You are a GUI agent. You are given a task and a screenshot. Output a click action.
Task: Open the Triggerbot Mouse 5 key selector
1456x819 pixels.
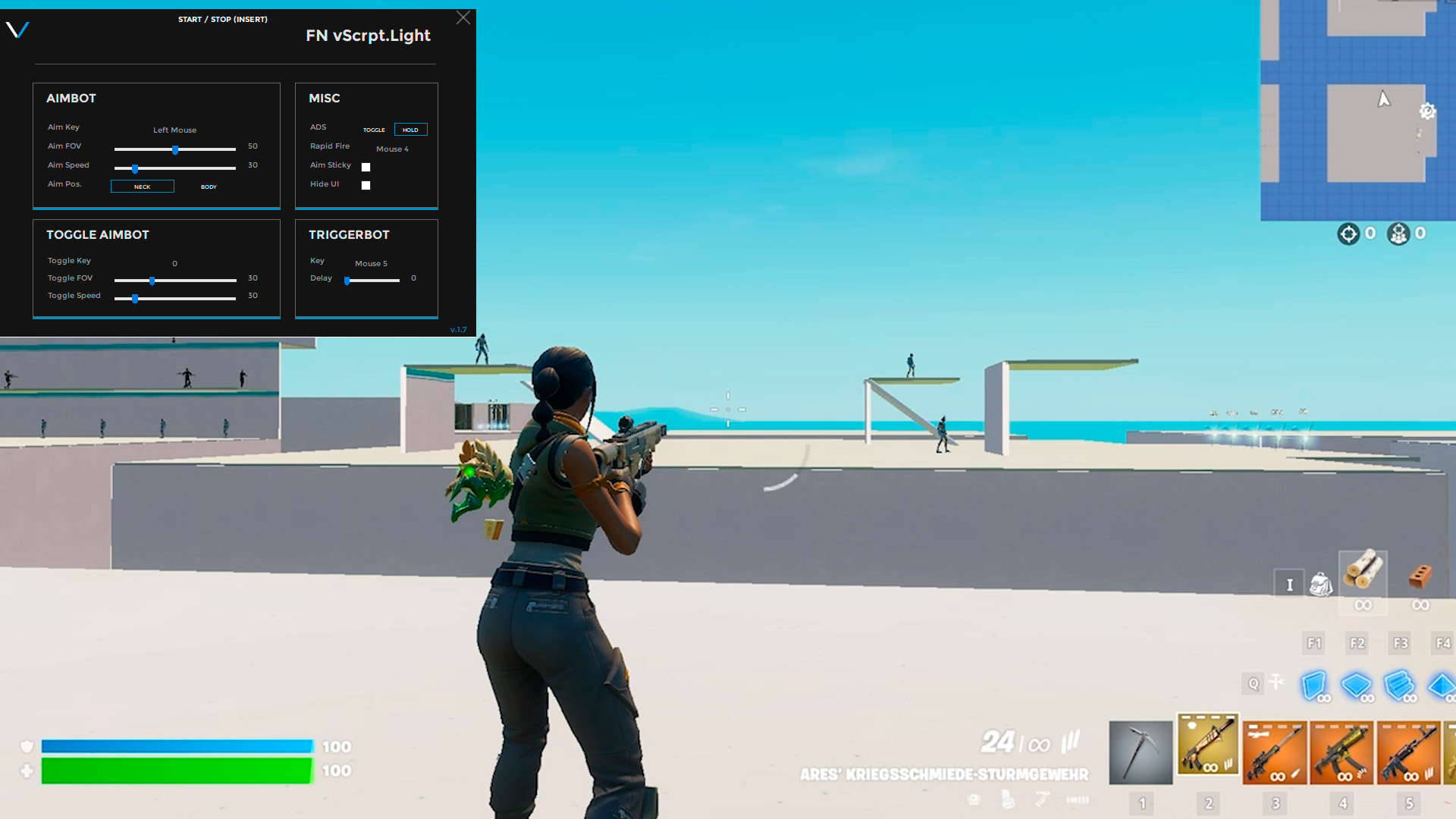point(371,263)
